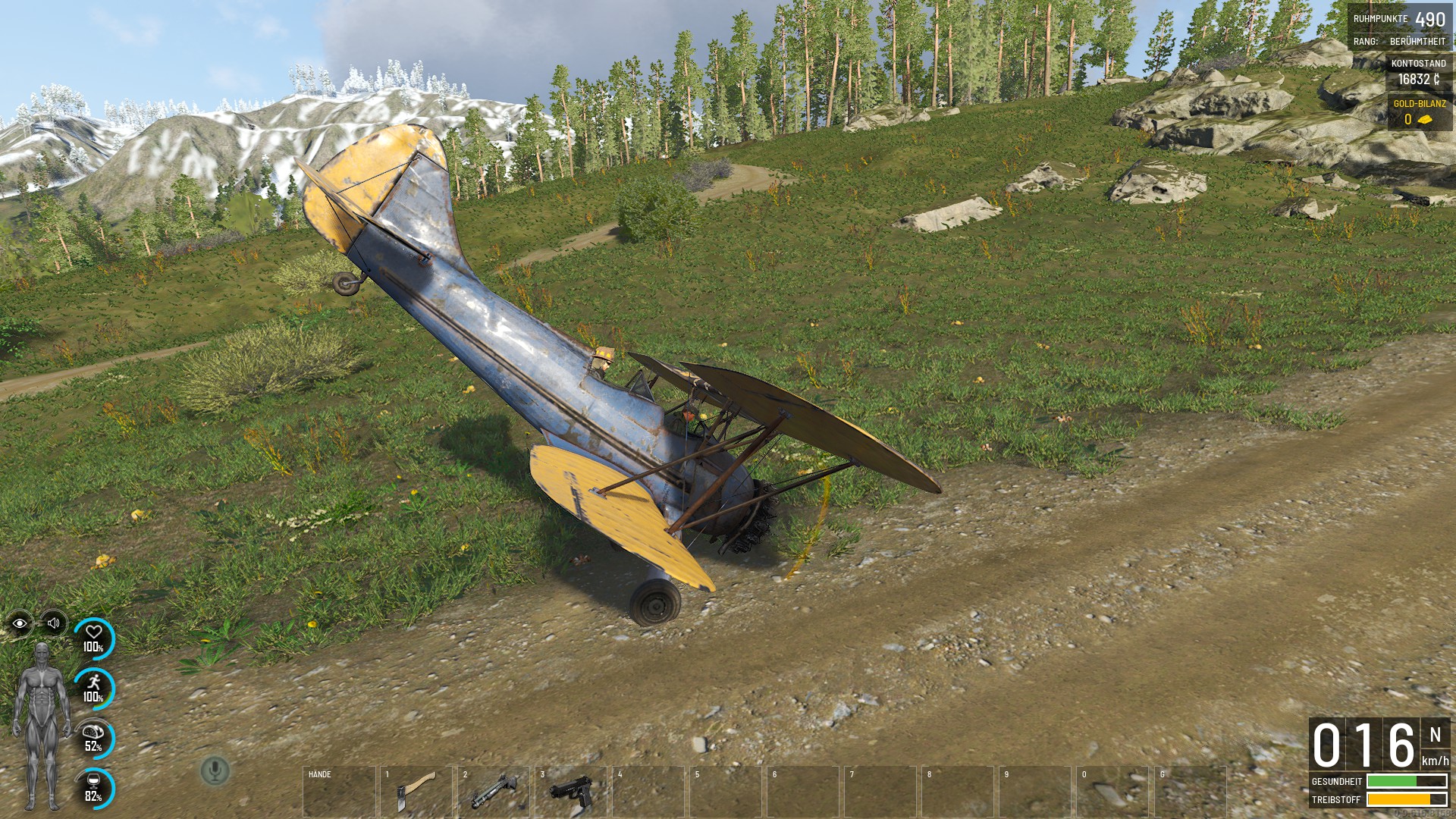The width and height of the screenshot is (1456, 819).
Task: Equip the shotgun in hotbar slot 2
Action: pyautogui.click(x=493, y=792)
